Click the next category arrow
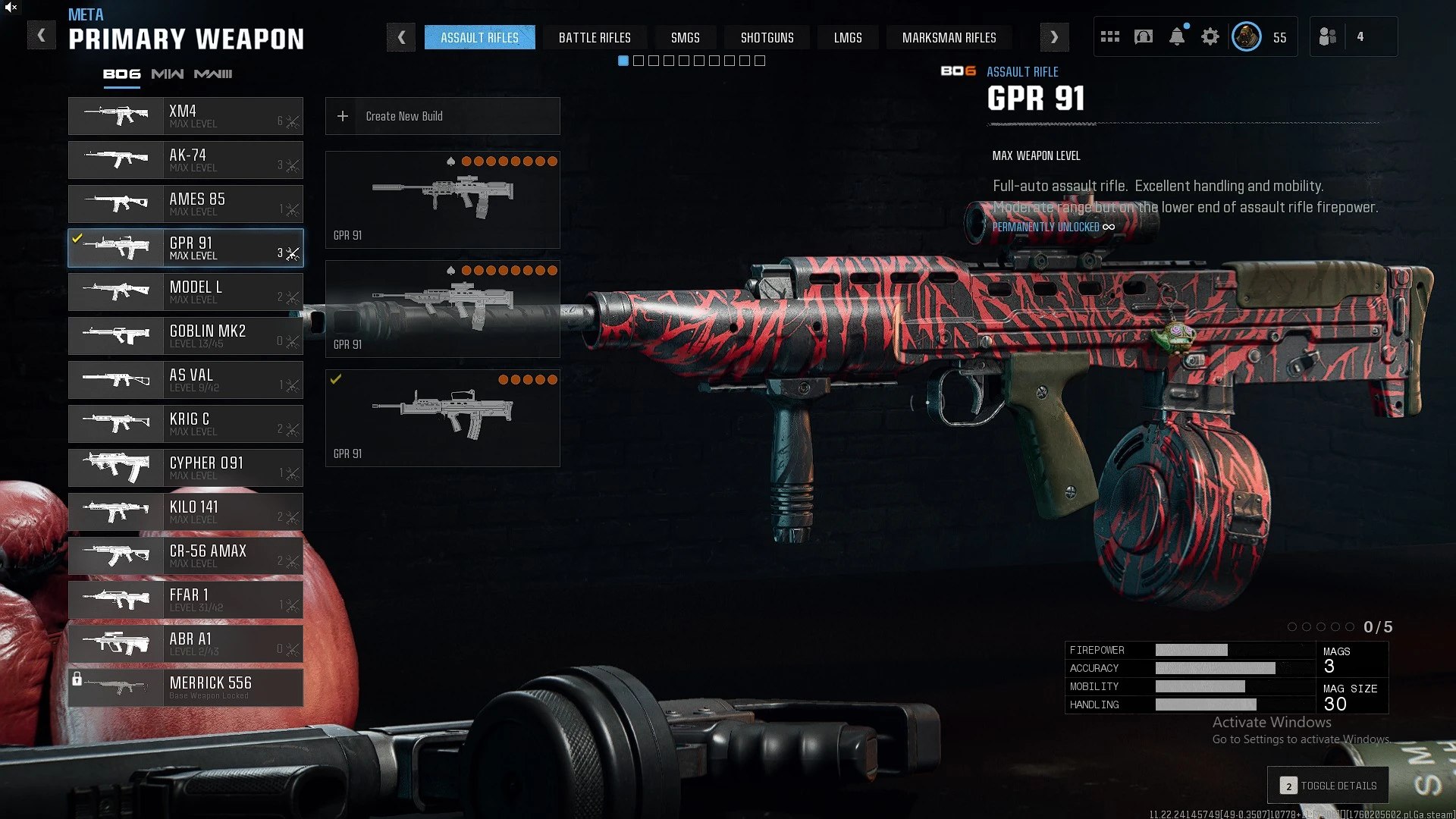The width and height of the screenshot is (1456, 819). pos(1054,37)
